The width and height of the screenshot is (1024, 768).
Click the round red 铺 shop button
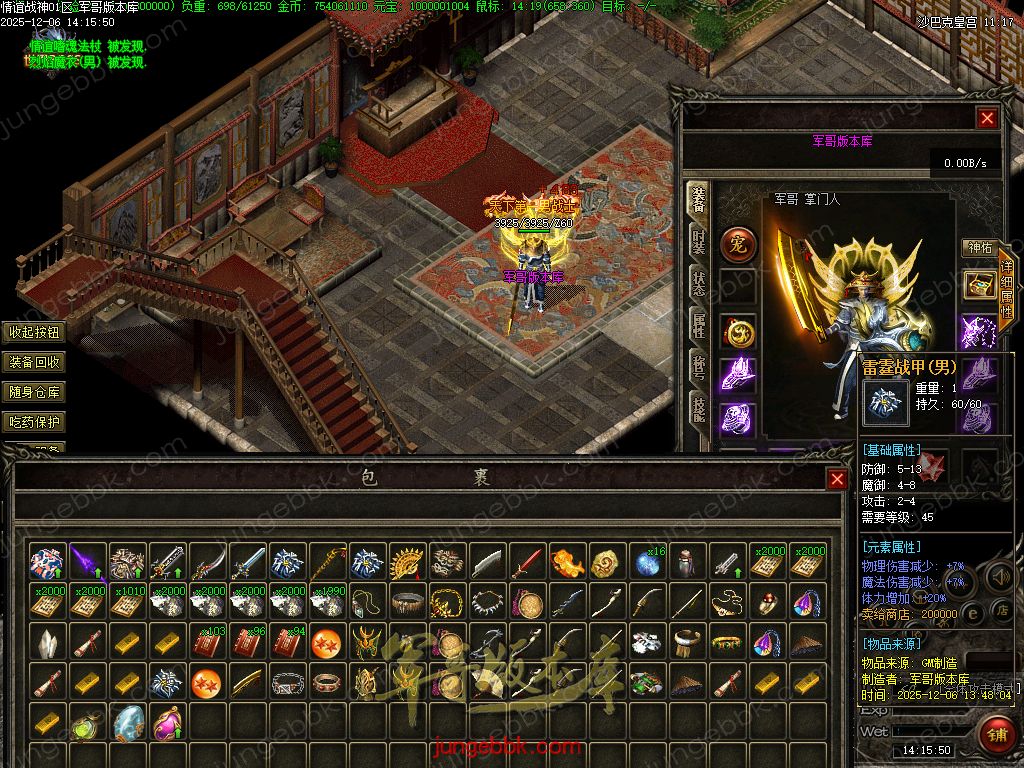coord(996,734)
